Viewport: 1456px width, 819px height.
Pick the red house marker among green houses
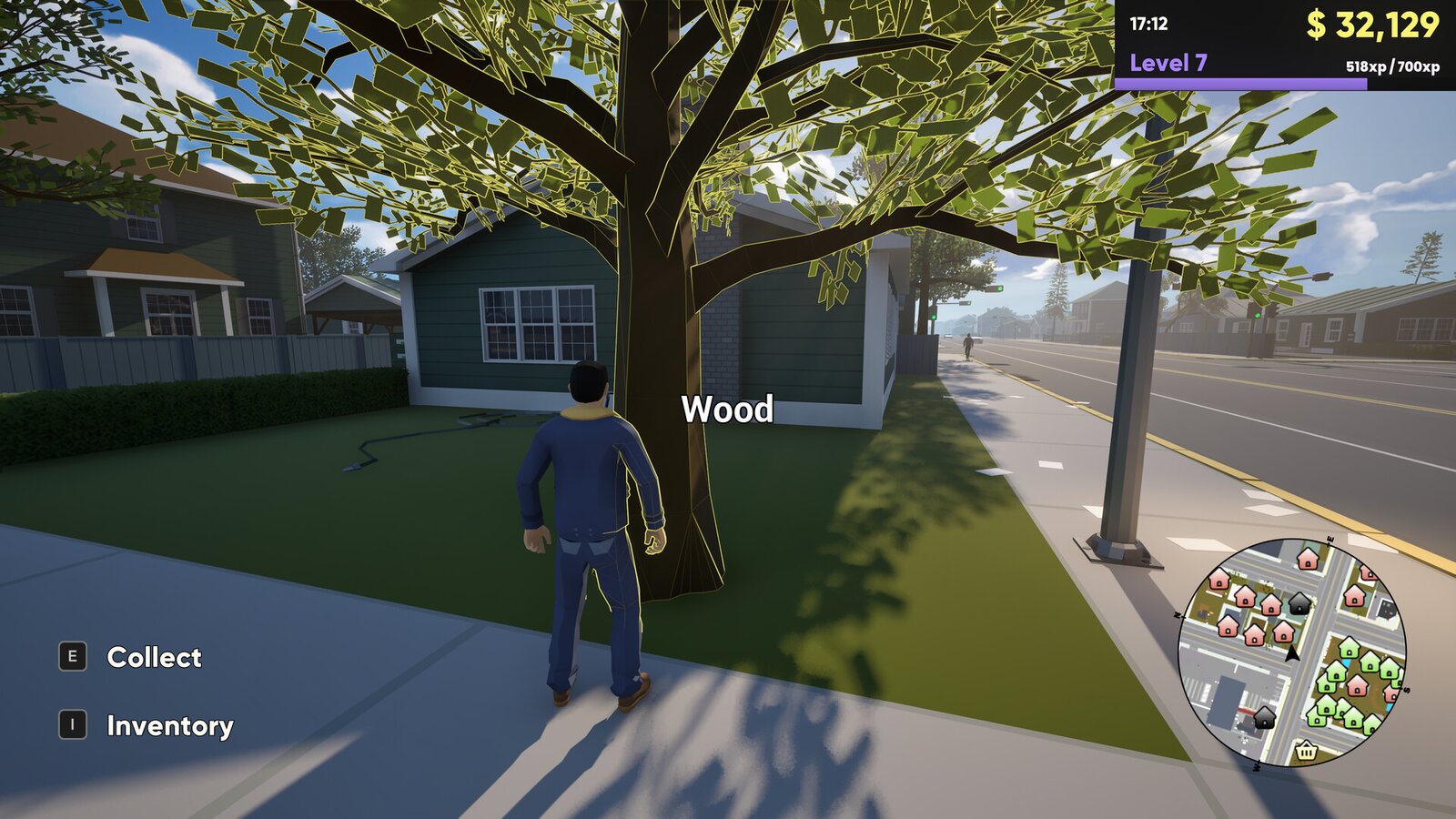tap(1357, 685)
